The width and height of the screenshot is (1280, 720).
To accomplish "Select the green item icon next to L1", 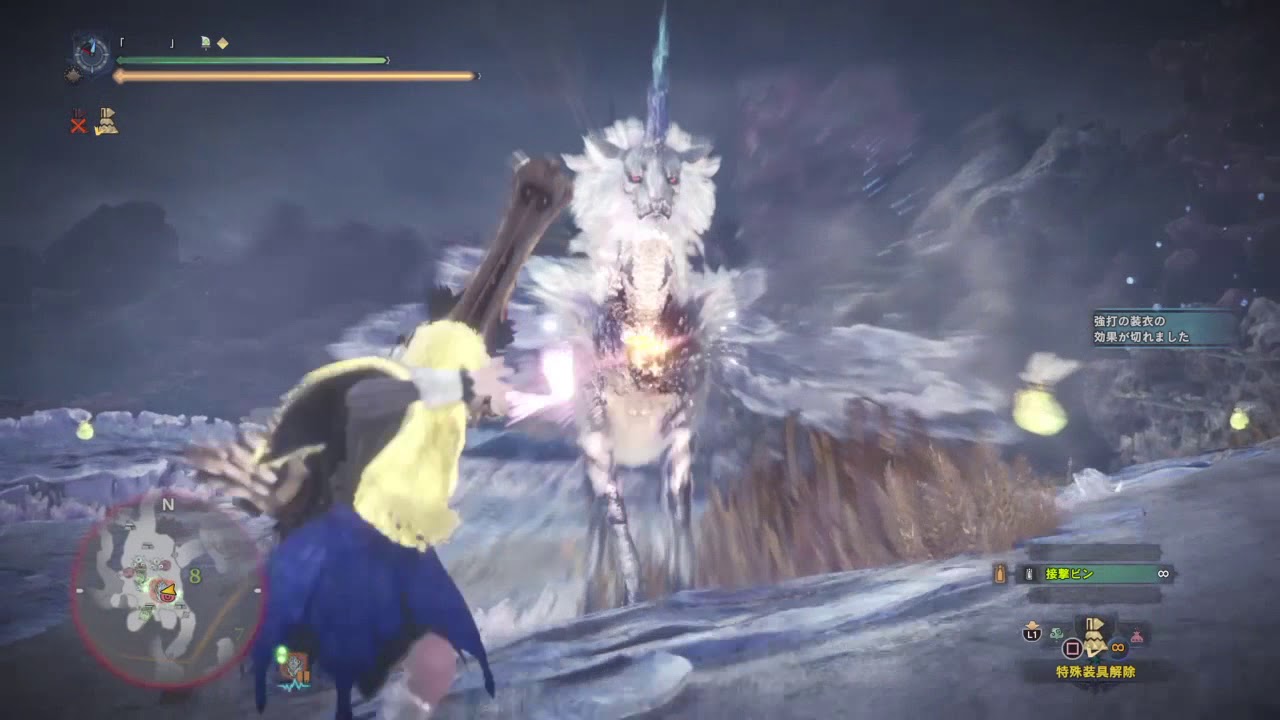I will click(1056, 634).
